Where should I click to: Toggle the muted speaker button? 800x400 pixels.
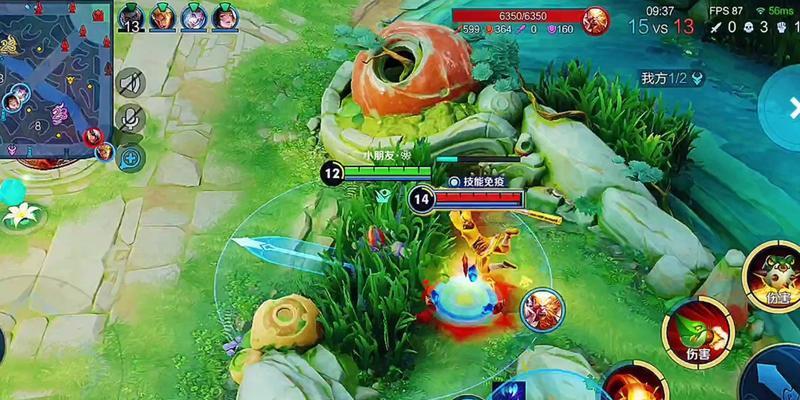click(x=130, y=83)
